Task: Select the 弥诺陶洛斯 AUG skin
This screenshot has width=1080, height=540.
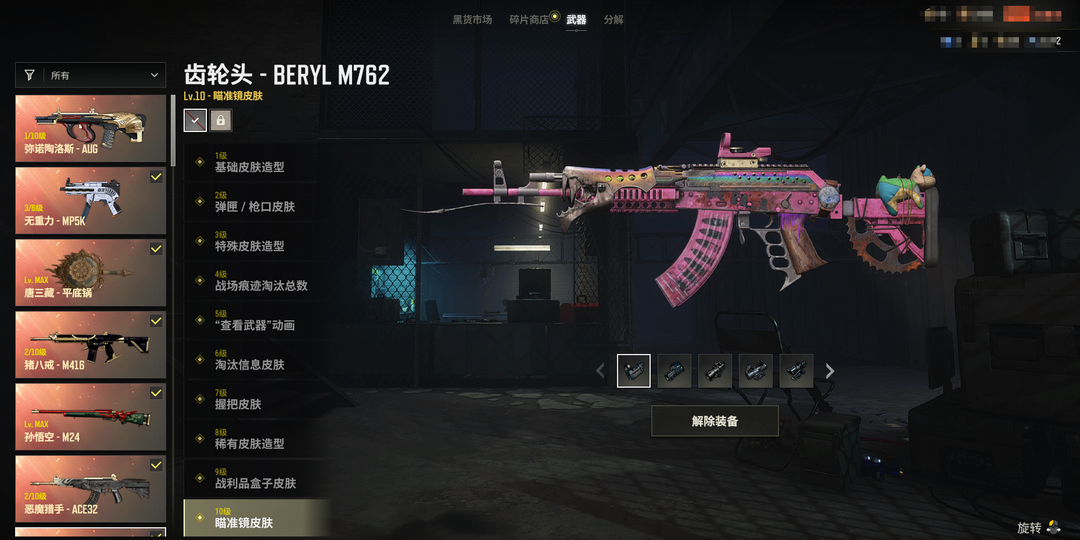Action: point(91,129)
